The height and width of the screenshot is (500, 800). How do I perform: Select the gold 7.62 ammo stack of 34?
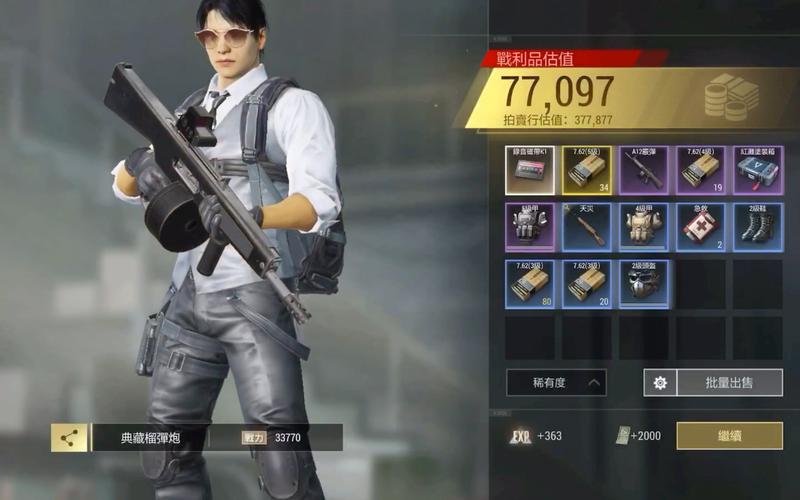pyautogui.click(x=587, y=170)
